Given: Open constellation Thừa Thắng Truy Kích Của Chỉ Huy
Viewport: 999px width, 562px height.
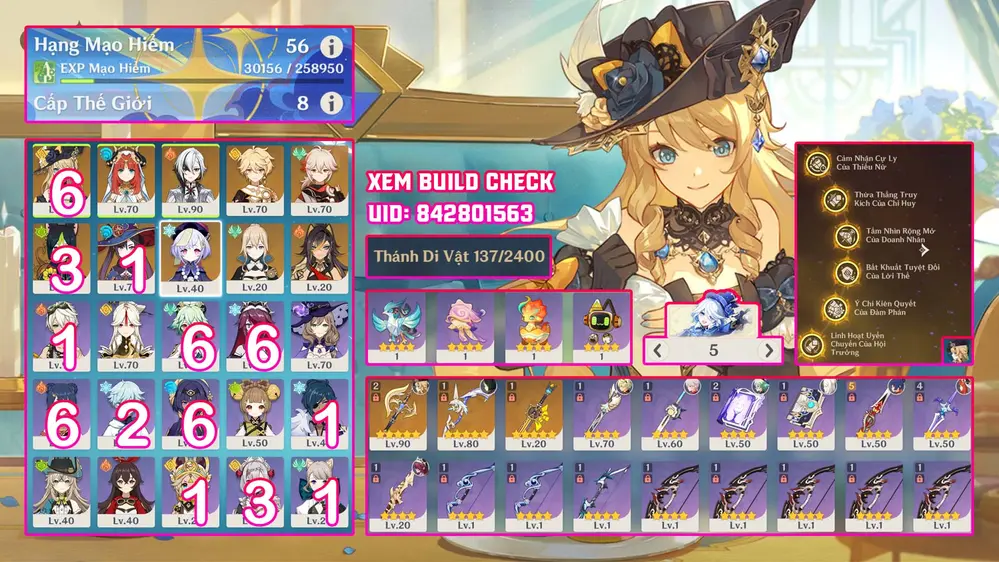Looking at the screenshot, I should 834,198.
